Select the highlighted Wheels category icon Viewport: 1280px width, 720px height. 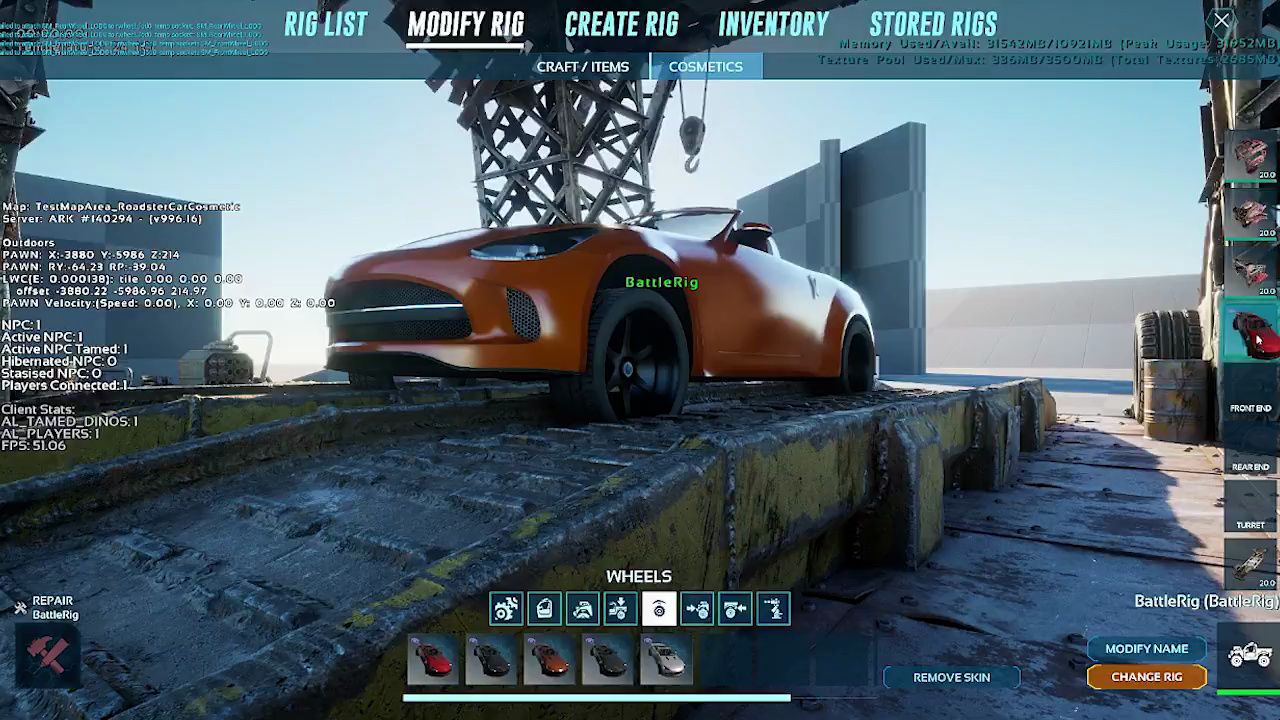tap(659, 609)
